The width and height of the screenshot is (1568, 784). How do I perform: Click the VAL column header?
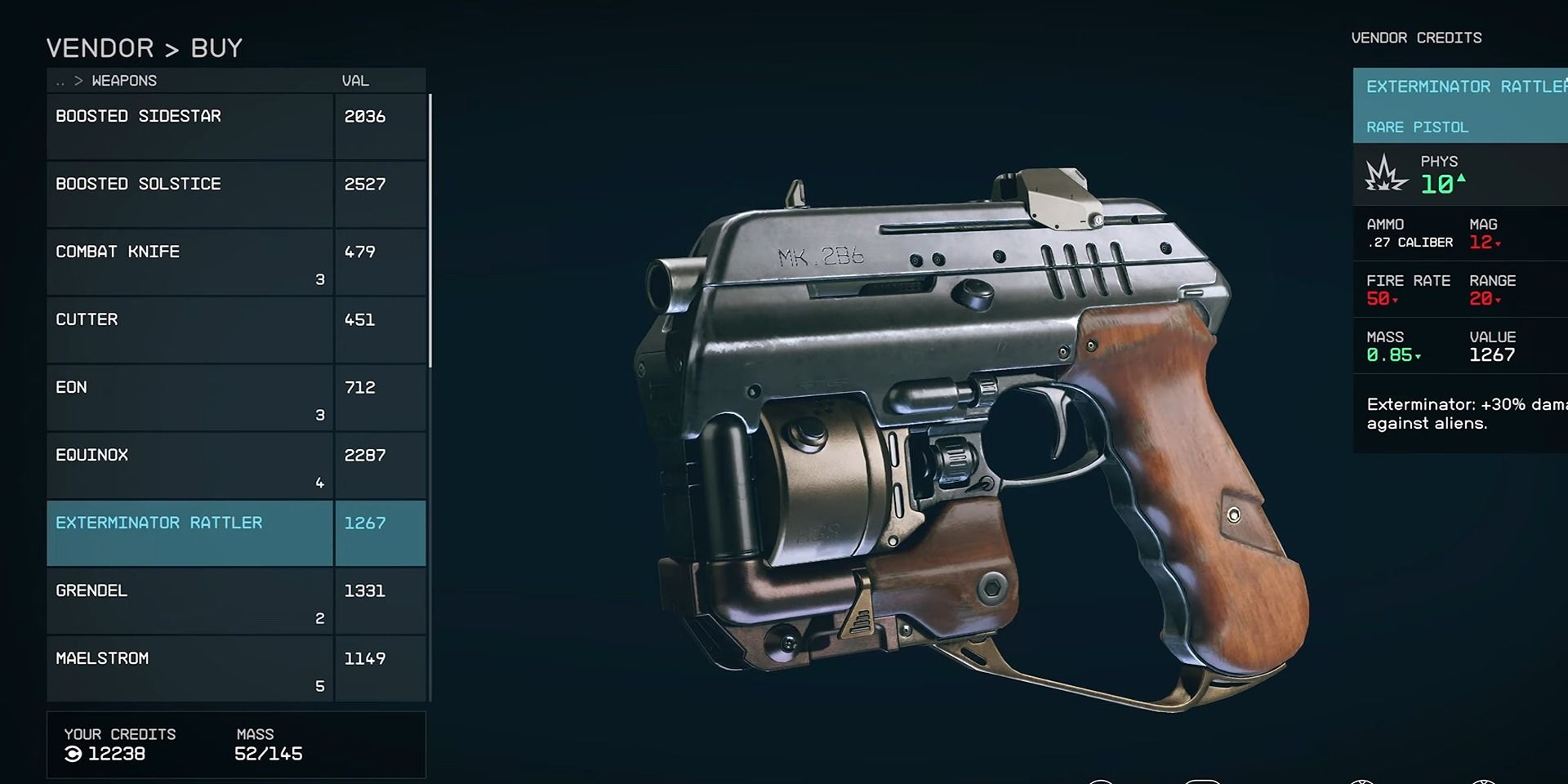[355, 80]
